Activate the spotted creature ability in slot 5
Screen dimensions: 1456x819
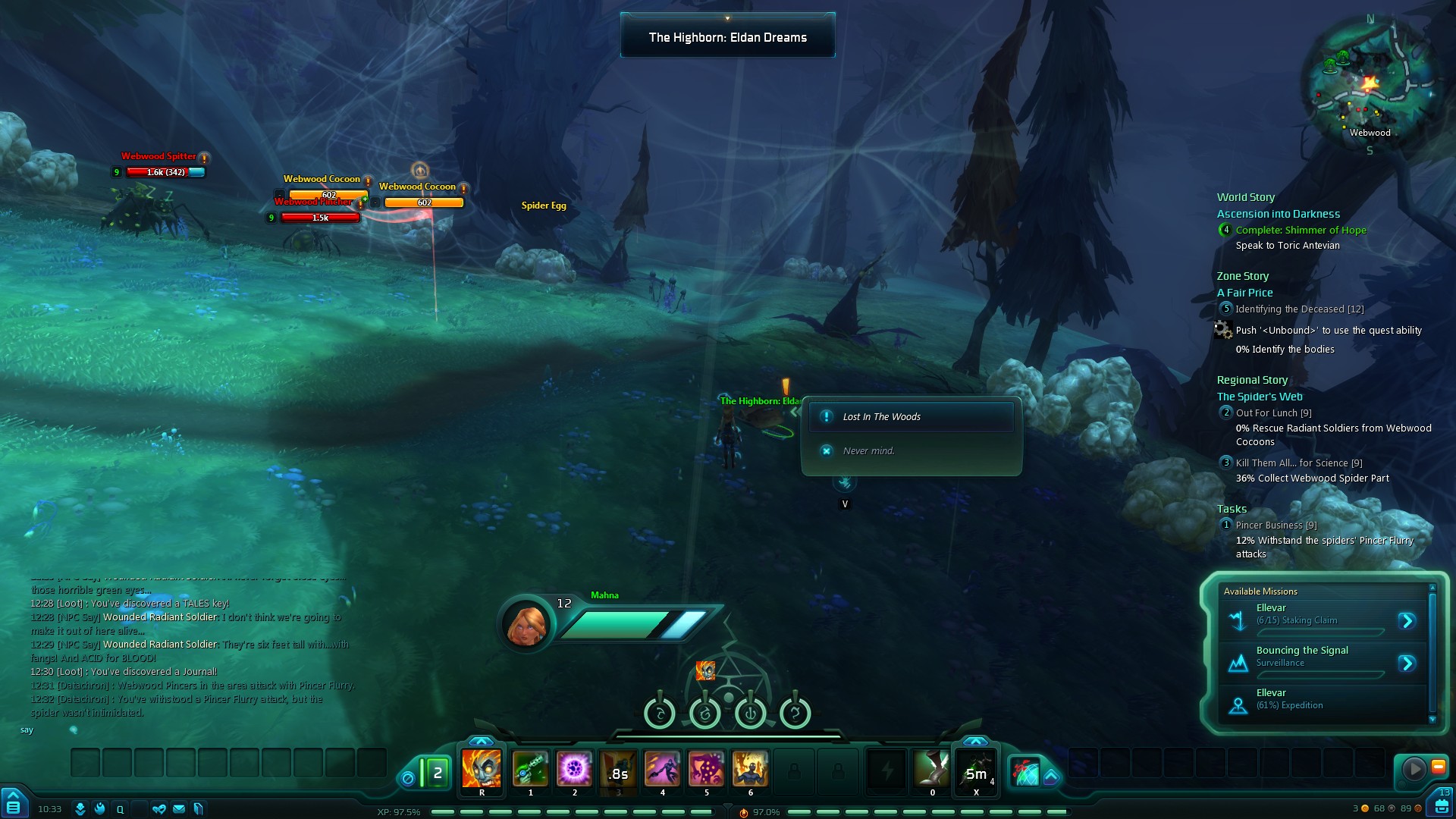point(706,769)
